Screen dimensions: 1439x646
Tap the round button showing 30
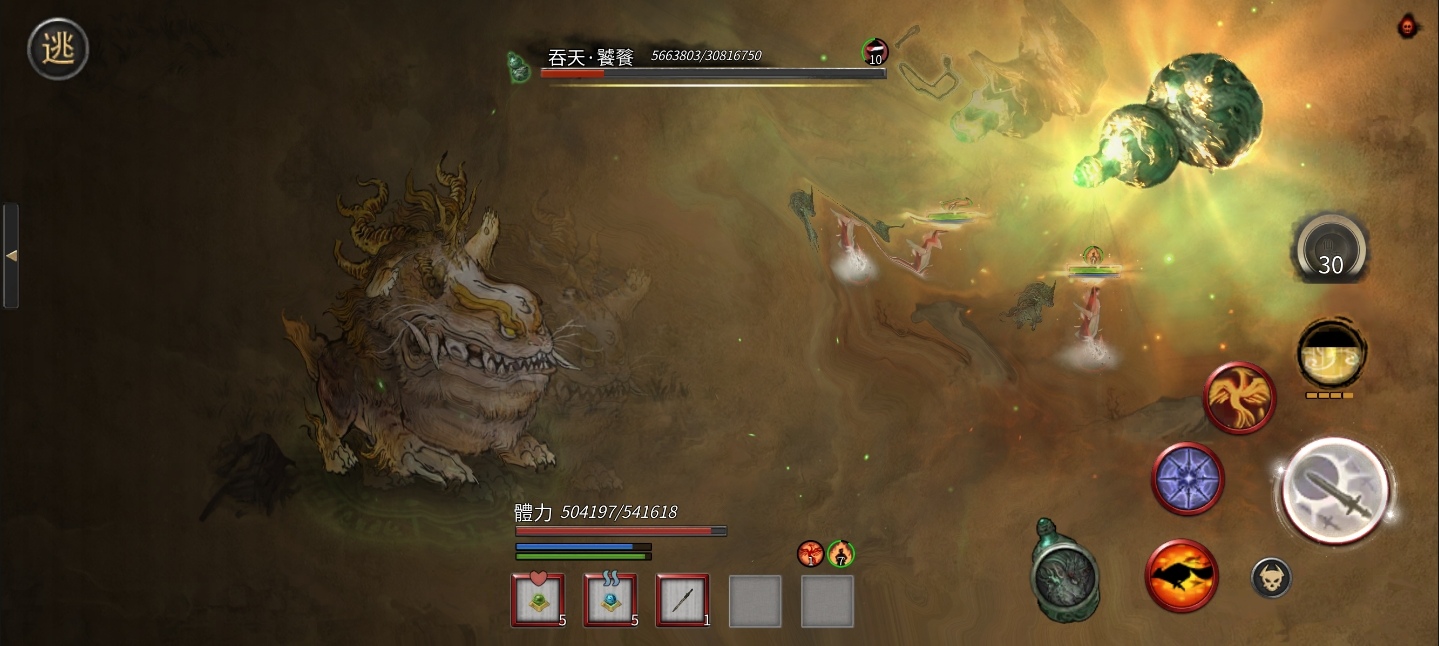1330,250
